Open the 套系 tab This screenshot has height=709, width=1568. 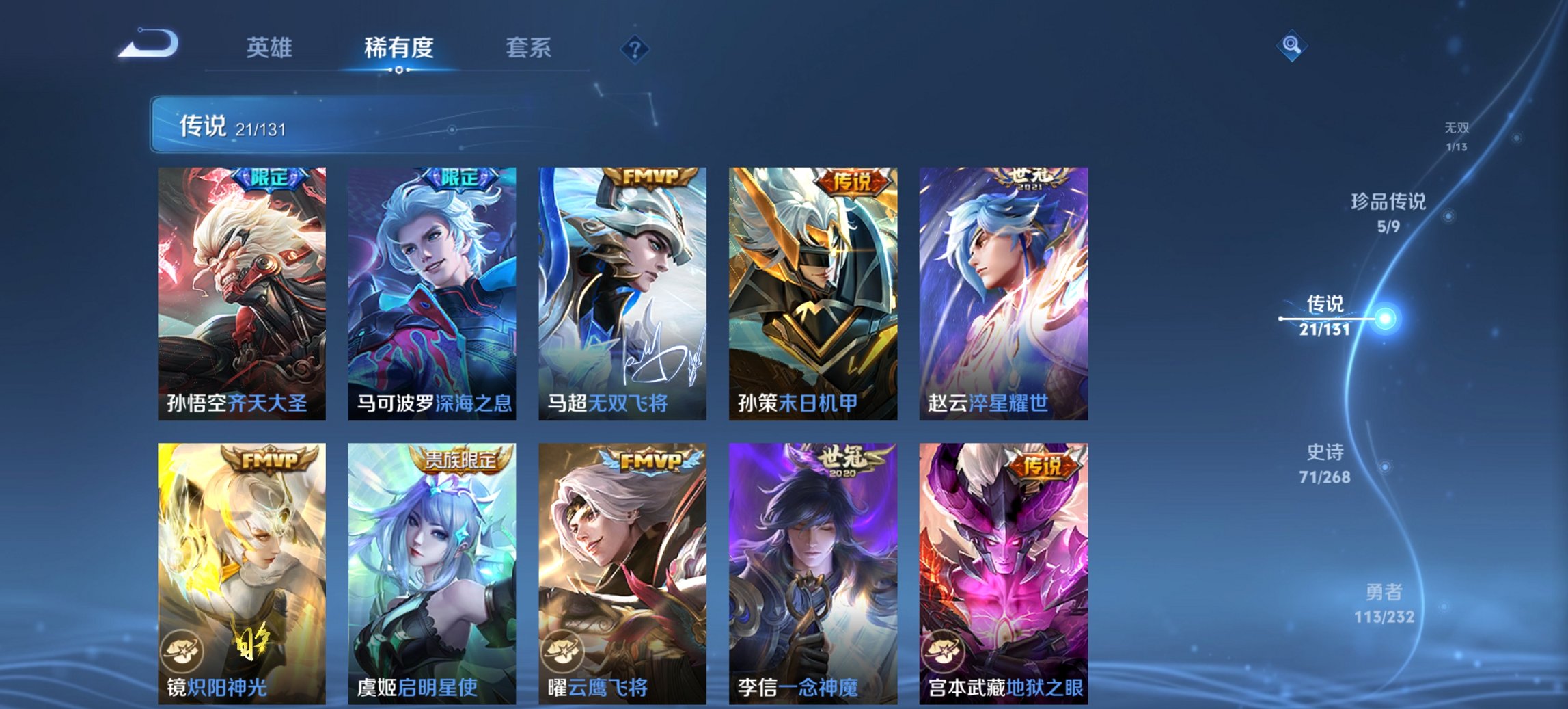coord(528,48)
